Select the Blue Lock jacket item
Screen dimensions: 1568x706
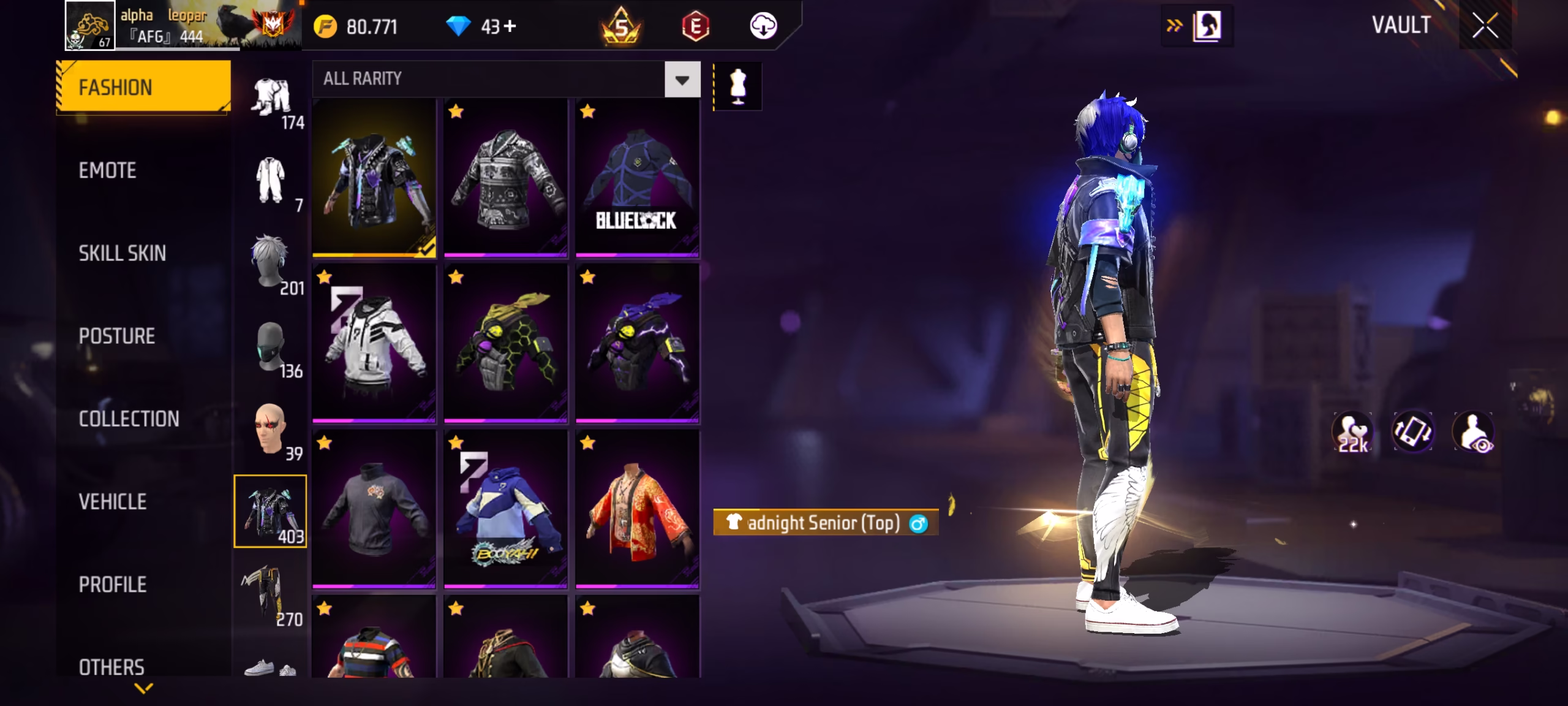coord(637,178)
